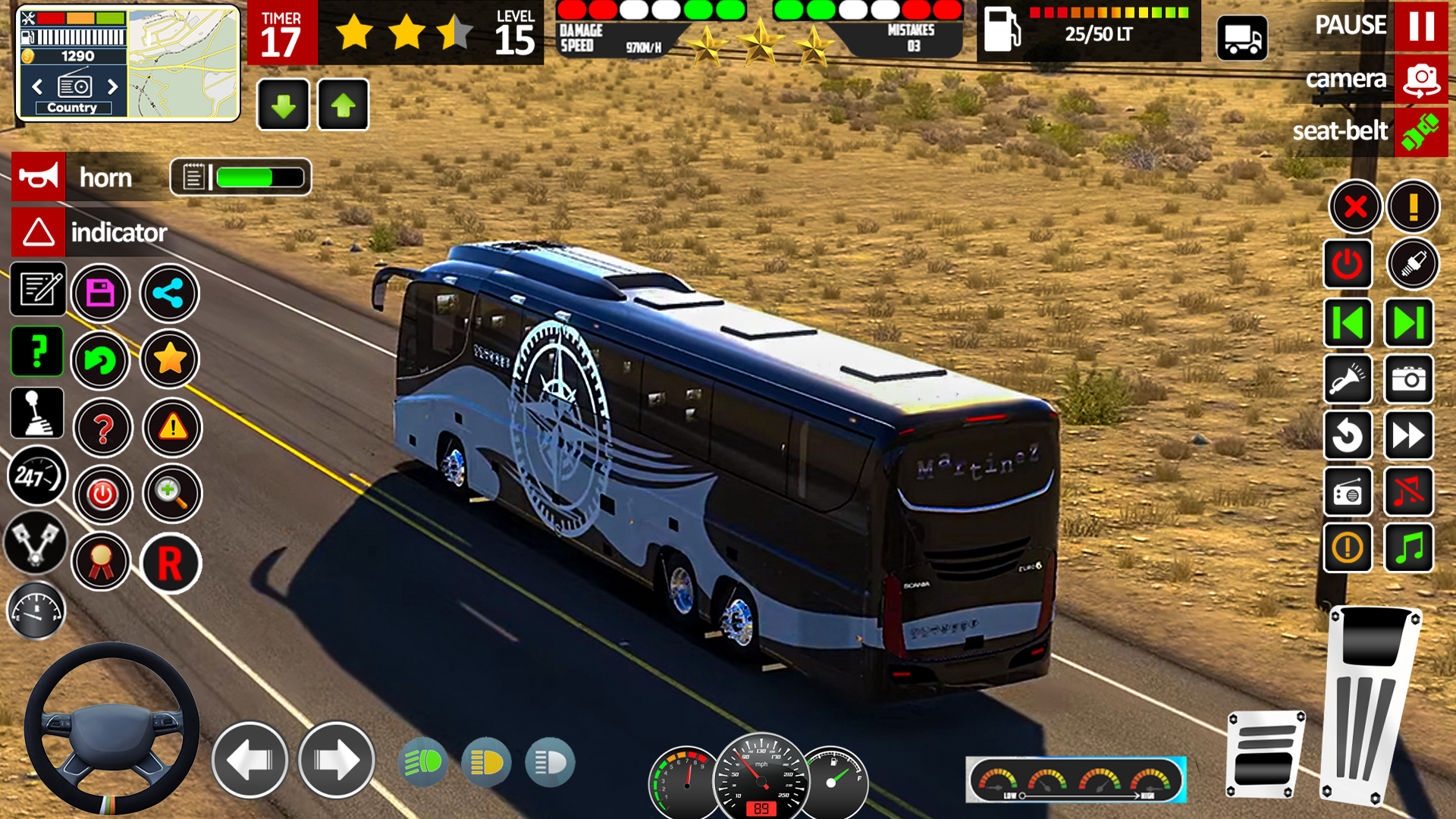
Task: Steer right with the right arrow button
Action: click(x=336, y=760)
